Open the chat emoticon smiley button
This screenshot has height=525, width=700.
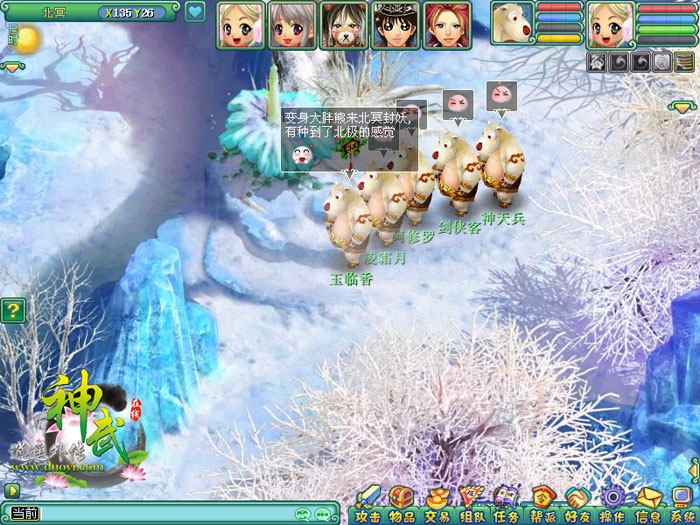coord(301,514)
